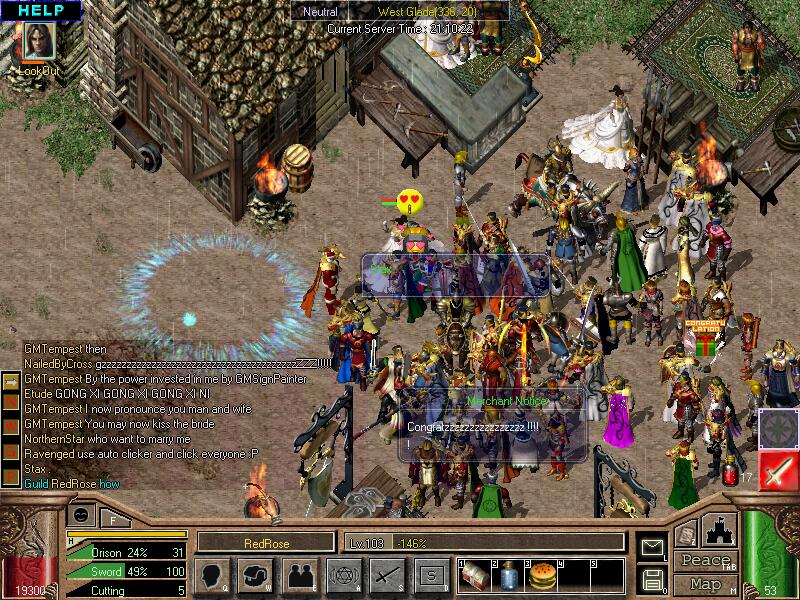Image resolution: width=800 pixels, height=600 pixels.
Task: Open the mail envelope icon
Action: 653,546
